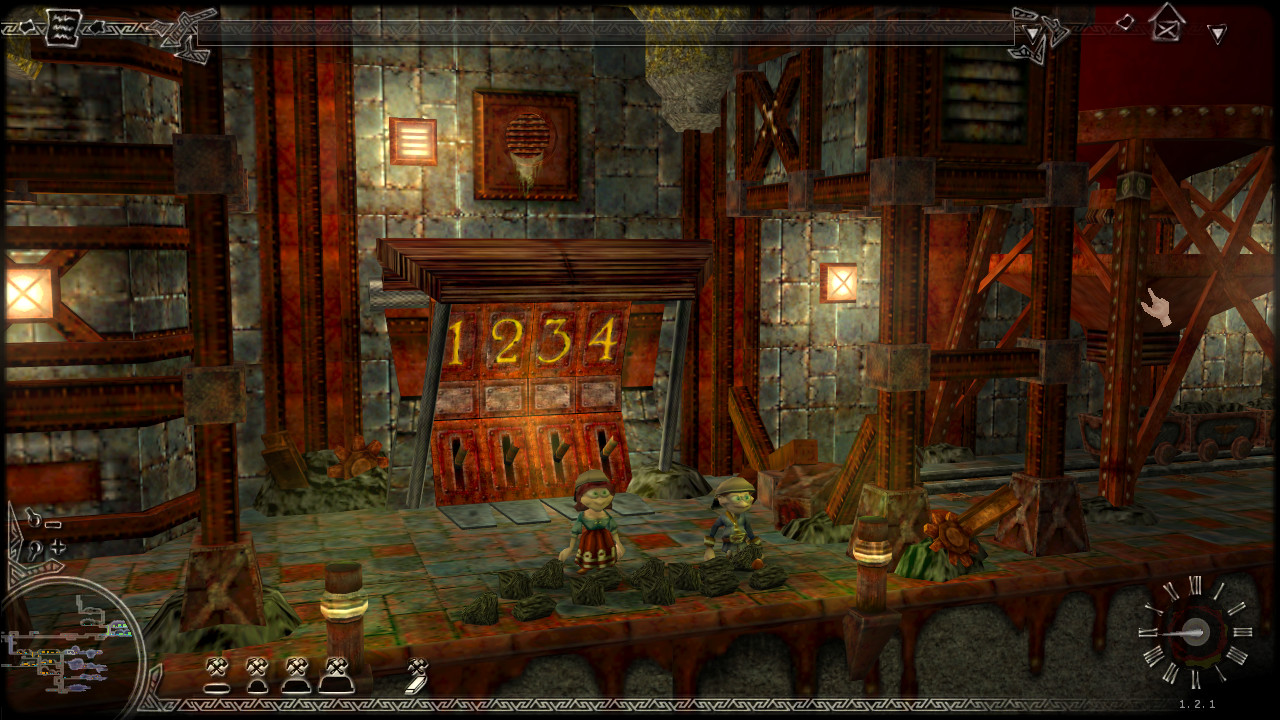Select the small mound digging mode

coord(257,676)
